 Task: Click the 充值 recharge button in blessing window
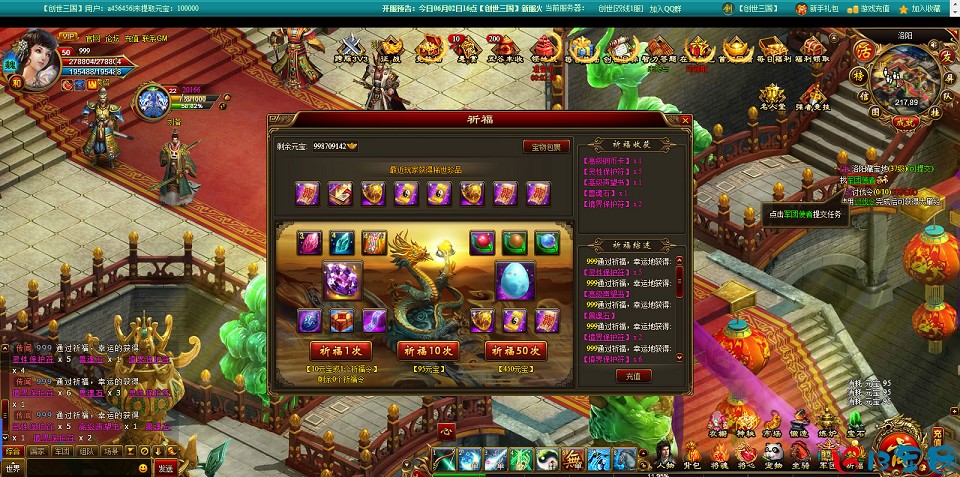[x=632, y=376]
